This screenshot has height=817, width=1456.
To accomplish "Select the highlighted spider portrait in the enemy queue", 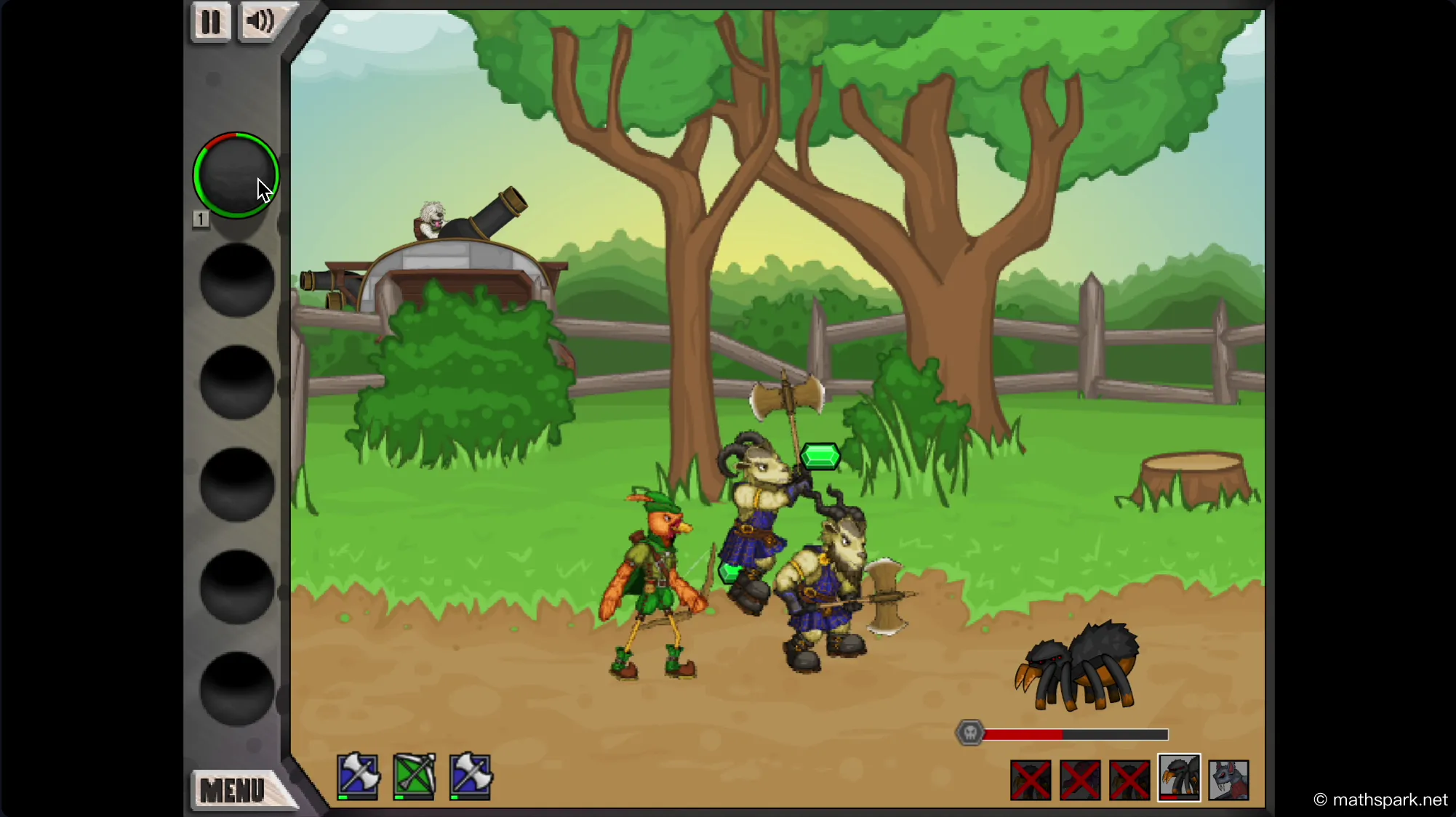I will pos(1179,779).
